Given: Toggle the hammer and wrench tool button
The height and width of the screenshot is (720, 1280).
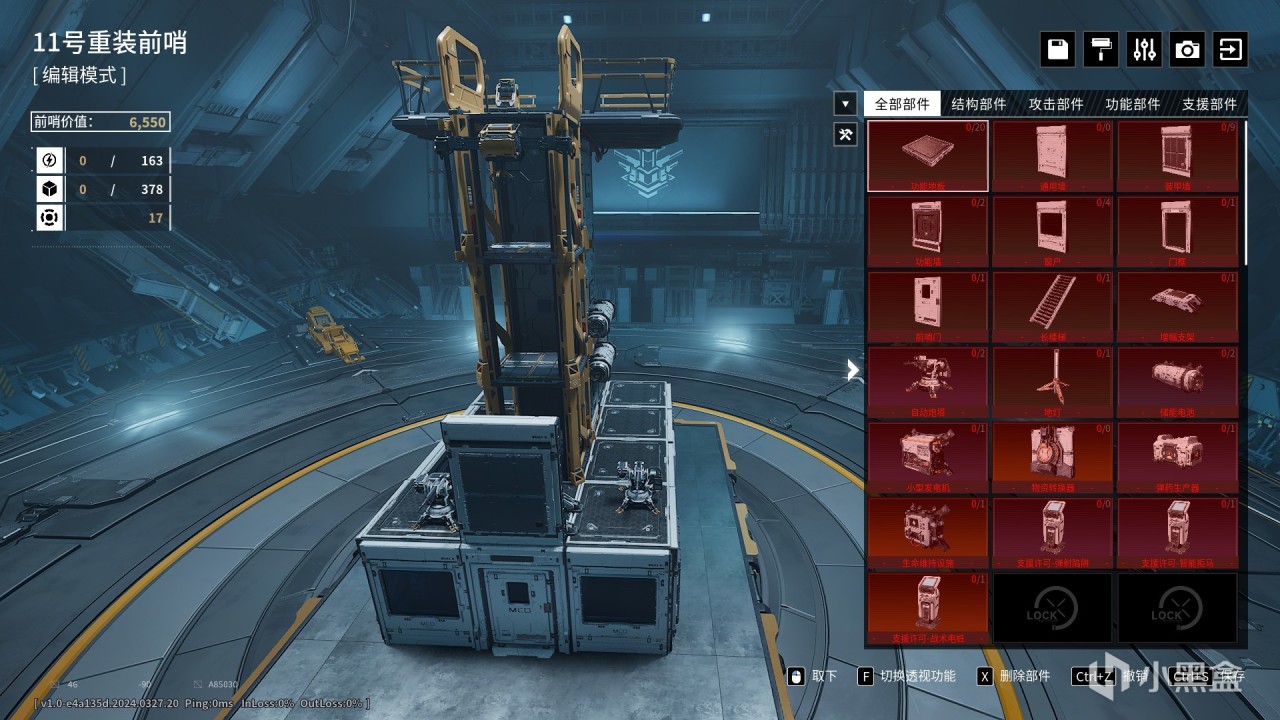Looking at the screenshot, I should [x=845, y=133].
